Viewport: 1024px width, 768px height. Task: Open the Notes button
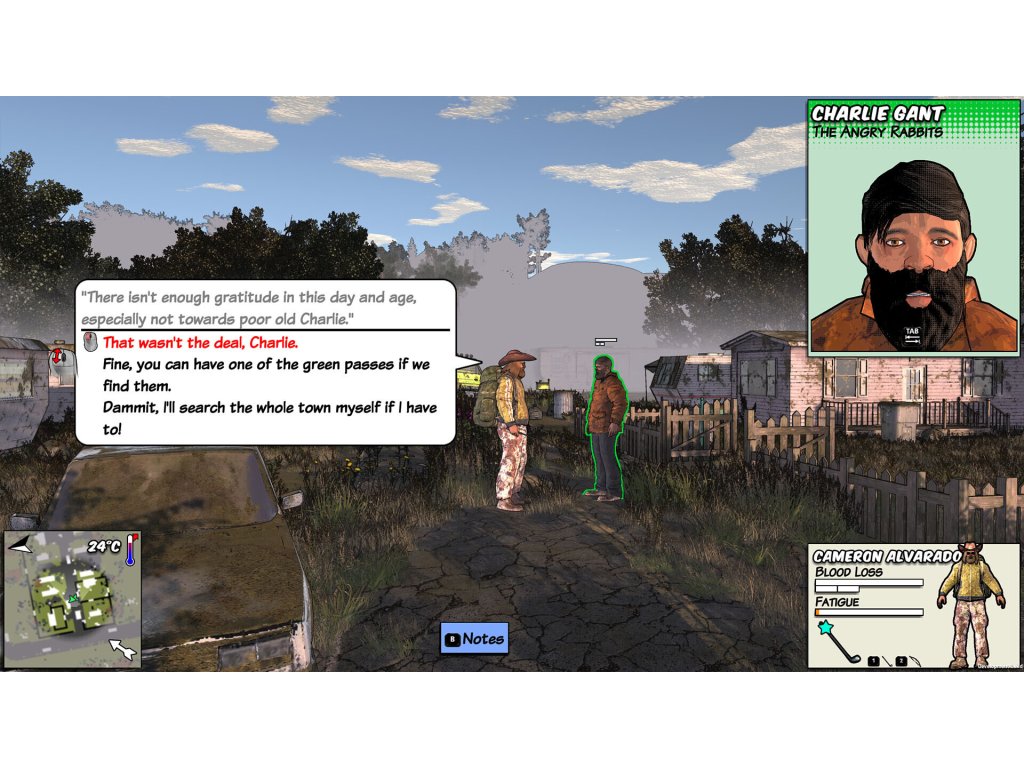[x=475, y=638]
